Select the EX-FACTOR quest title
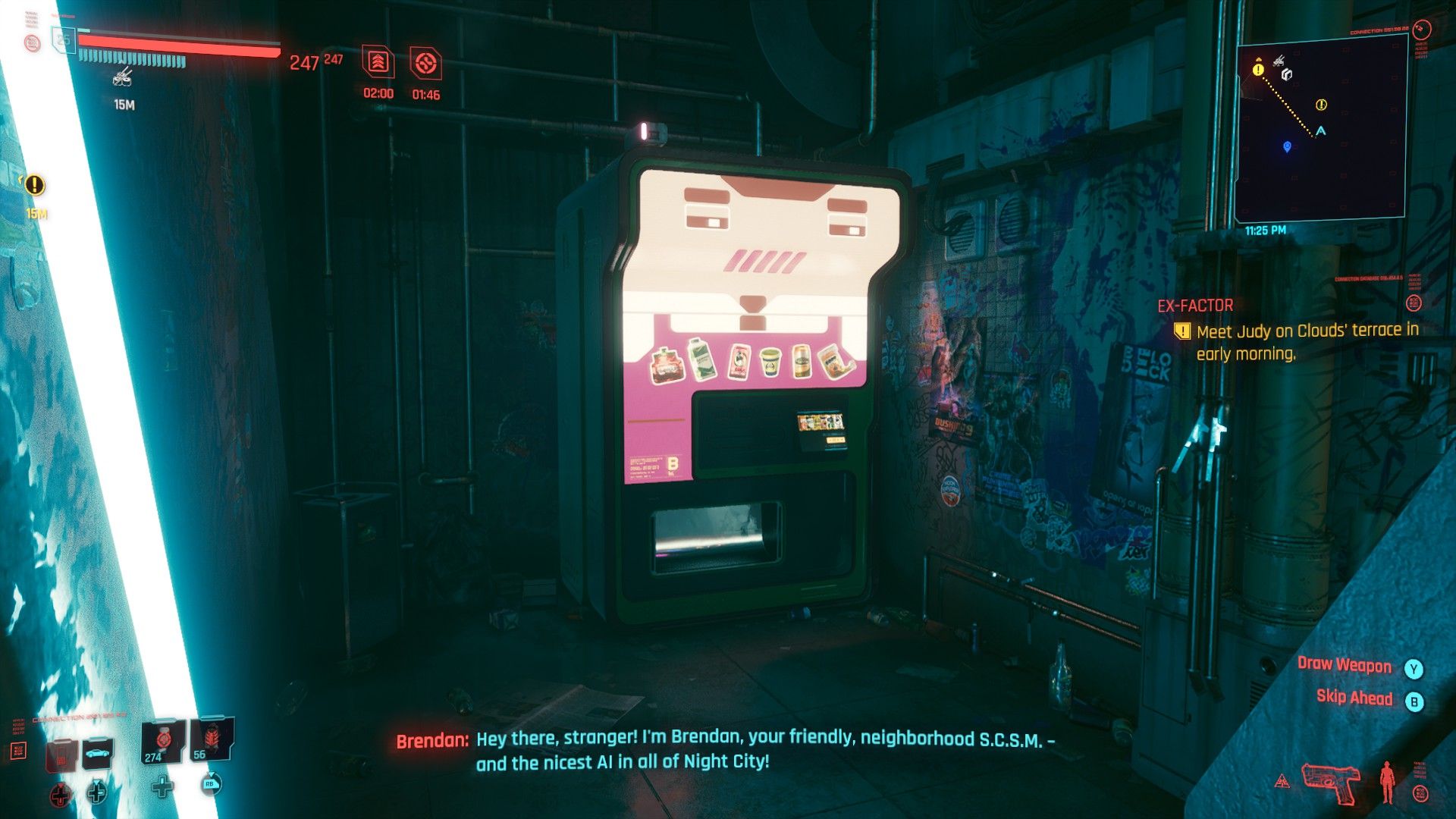1456x819 pixels. pyautogui.click(x=1197, y=306)
